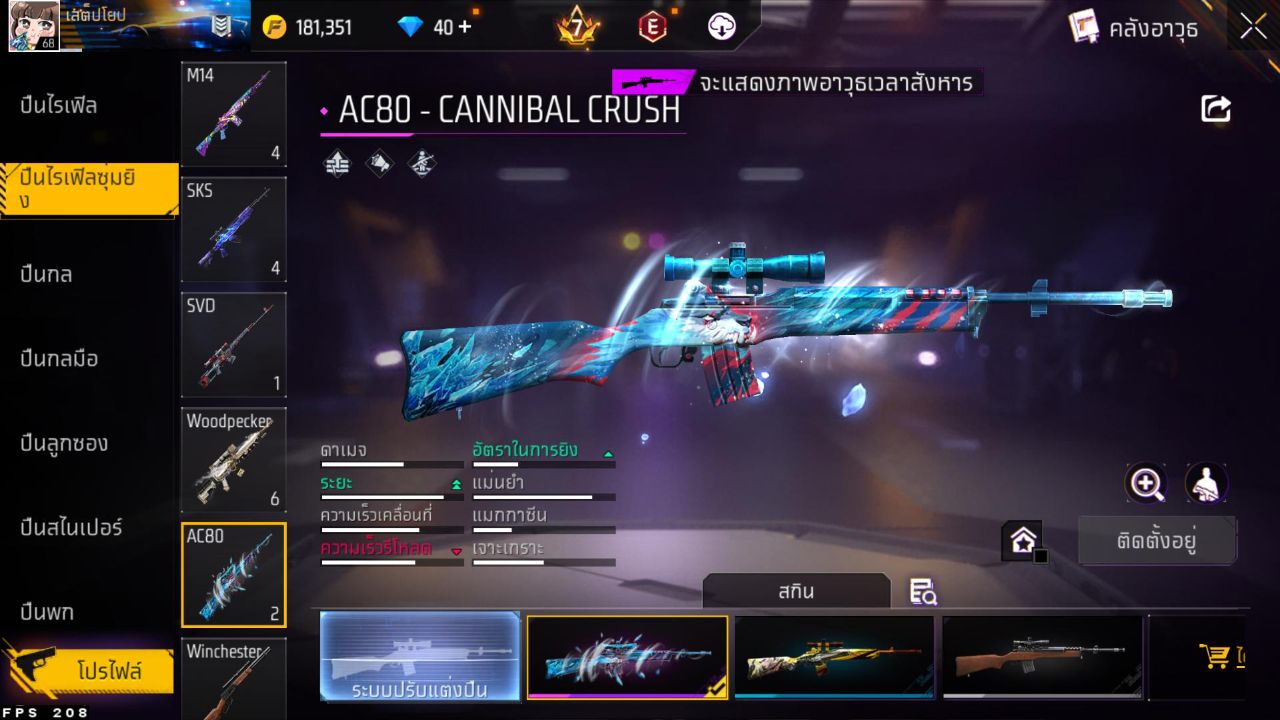Viewport: 1280px width, 720px height.
Task: Choose the ปืนลูกซอง category
Action: (x=64, y=443)
